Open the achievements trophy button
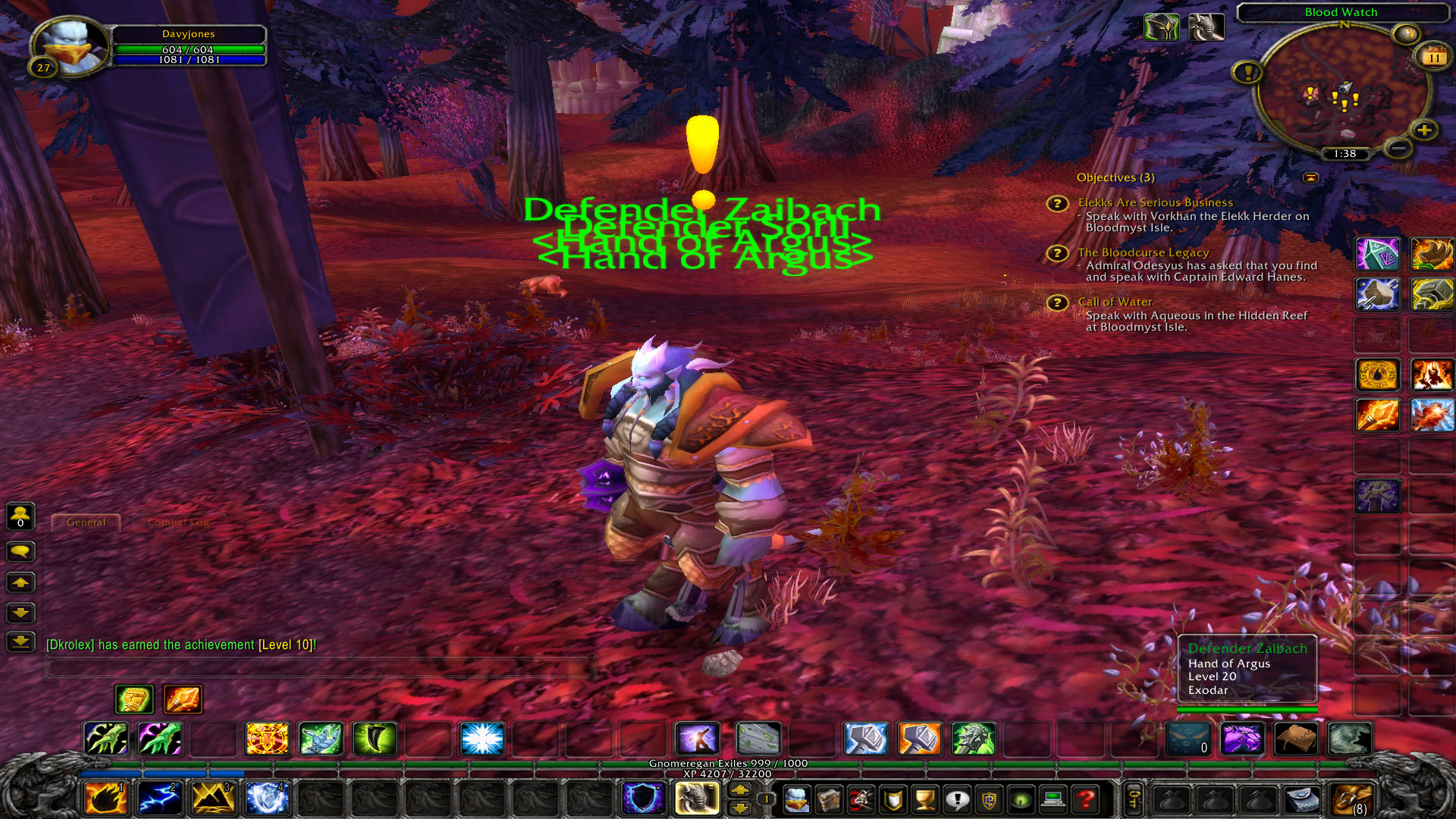Image resolution: width=1456 pixels, height=819 pixels. 924,799
